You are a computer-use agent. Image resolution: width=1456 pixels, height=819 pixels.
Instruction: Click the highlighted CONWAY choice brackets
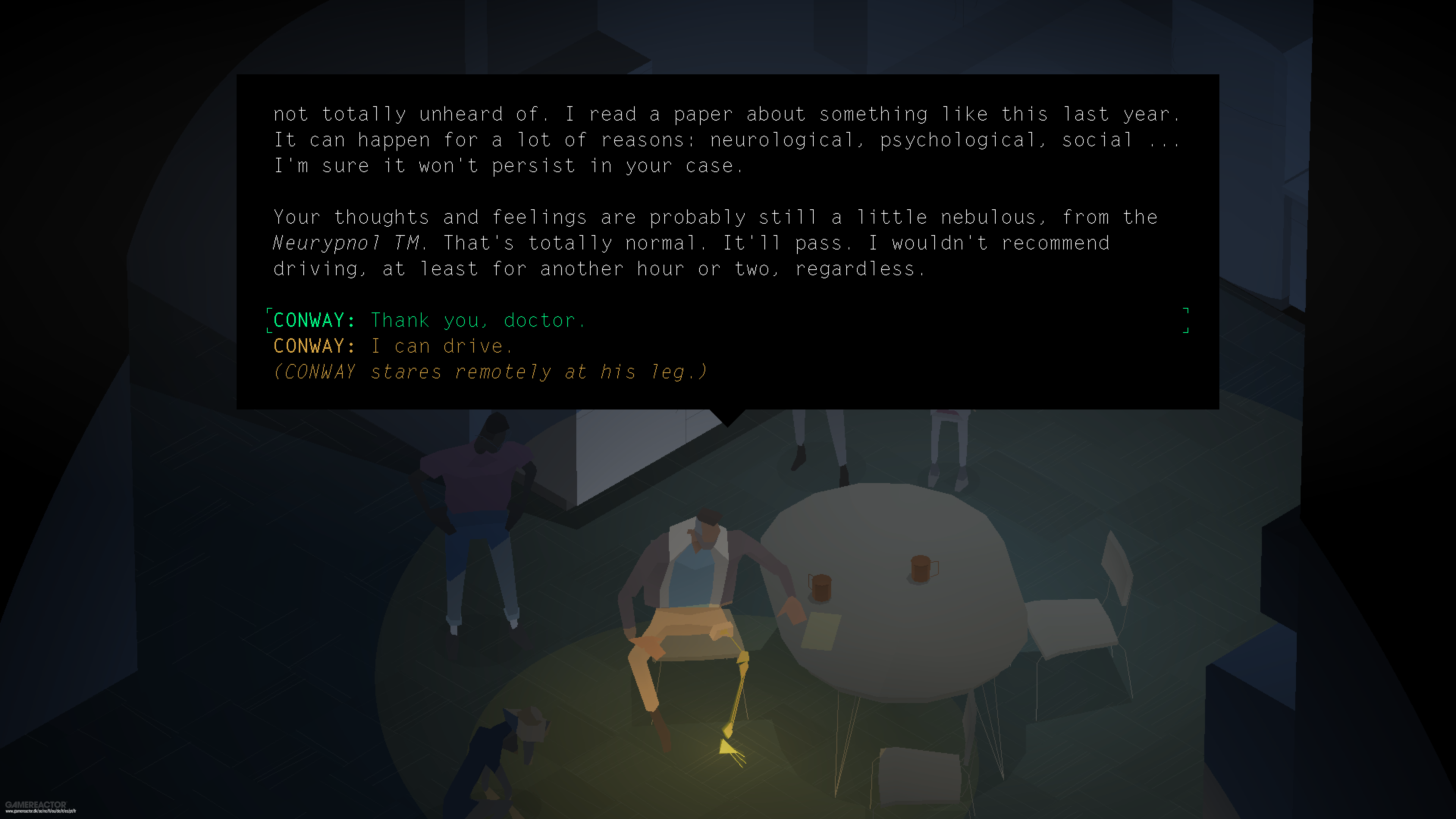[x=270, y=320]
